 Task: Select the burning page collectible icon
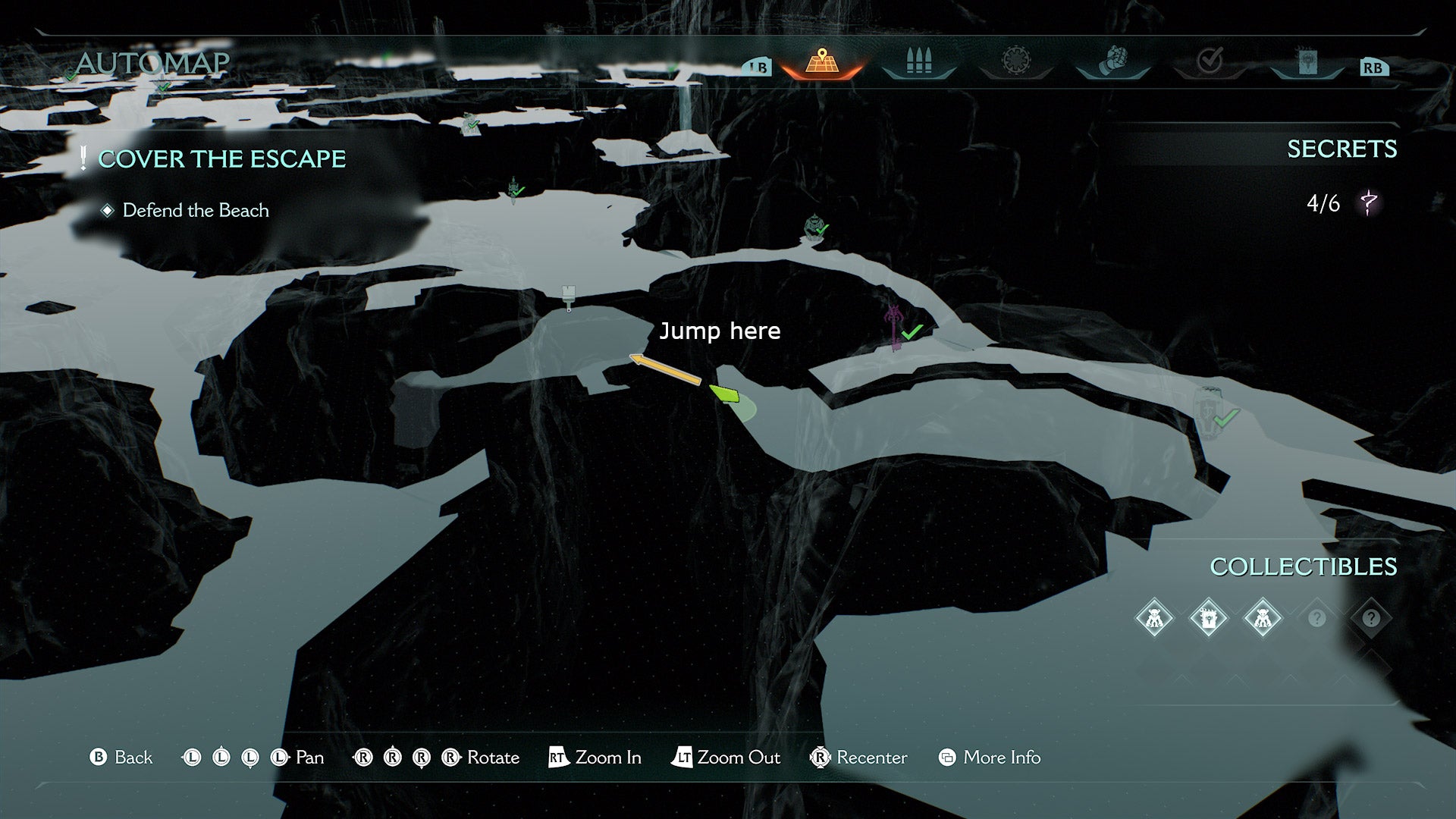click(1209, 618)
